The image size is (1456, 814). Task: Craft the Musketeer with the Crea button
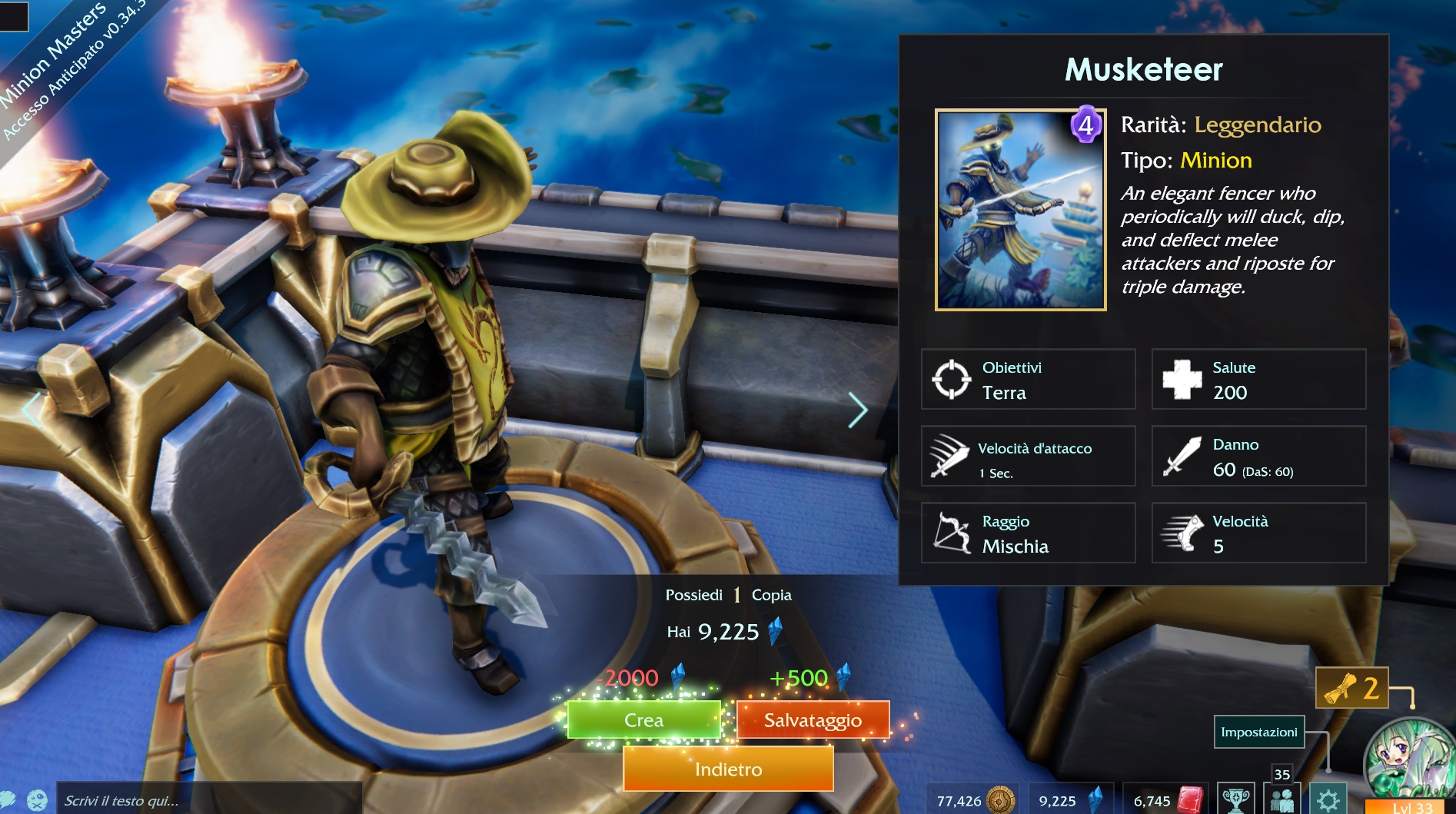[x=643, y=720]
